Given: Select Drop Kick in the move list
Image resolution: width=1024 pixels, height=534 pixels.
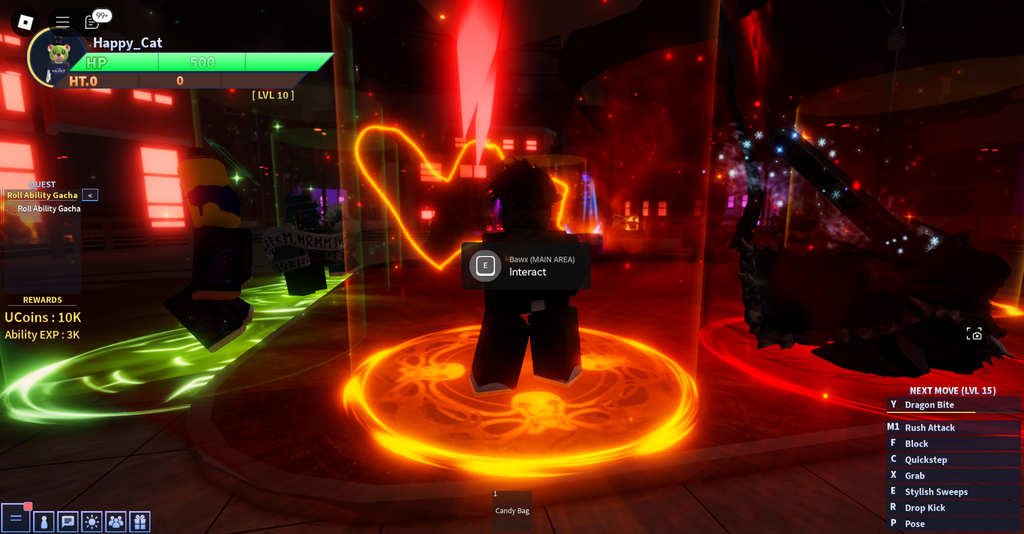Looking at the screenshot, I should pyautogui.click(x=924, y=508).
